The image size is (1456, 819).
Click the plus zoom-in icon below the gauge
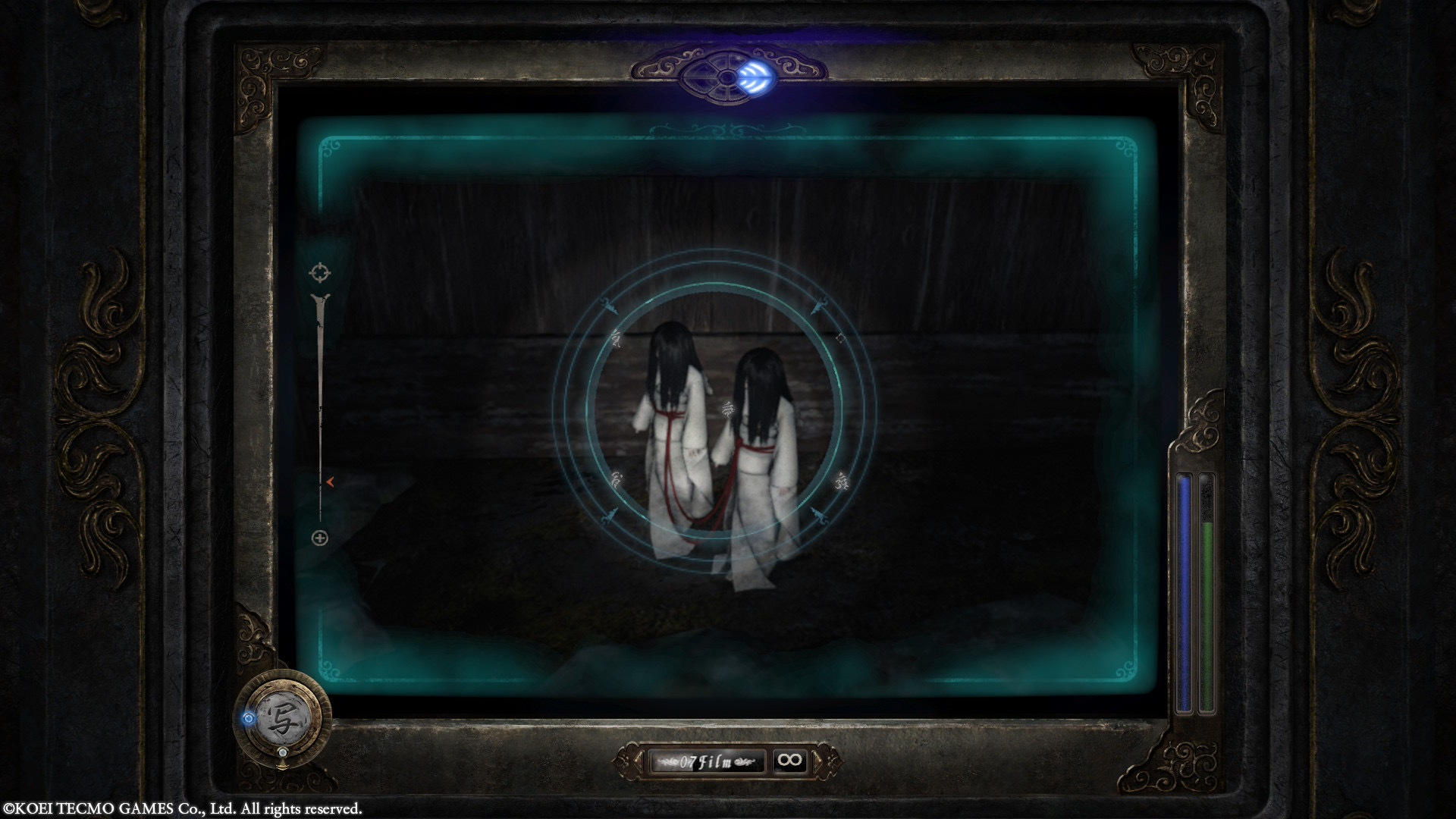click(319, 538)
